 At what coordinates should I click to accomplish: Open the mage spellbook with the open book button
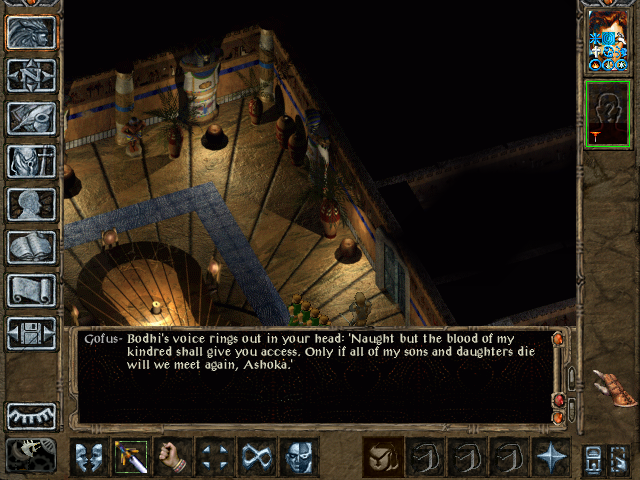[x=31, y=247]
